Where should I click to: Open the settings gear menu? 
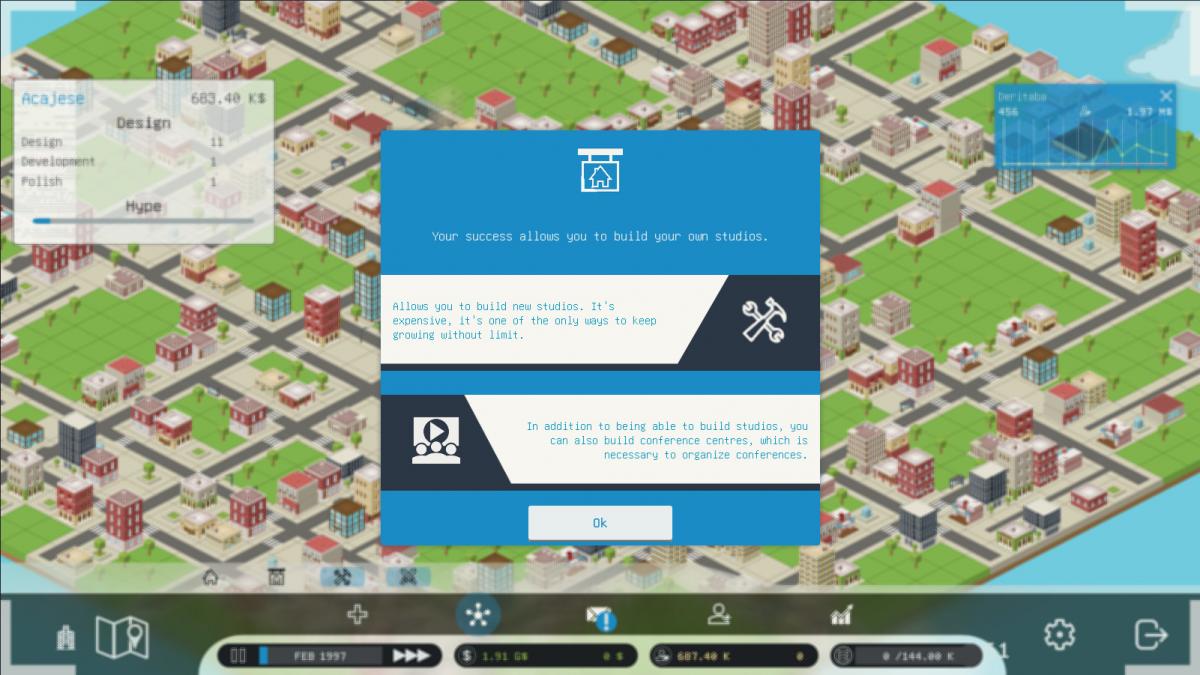[1059, 634]
